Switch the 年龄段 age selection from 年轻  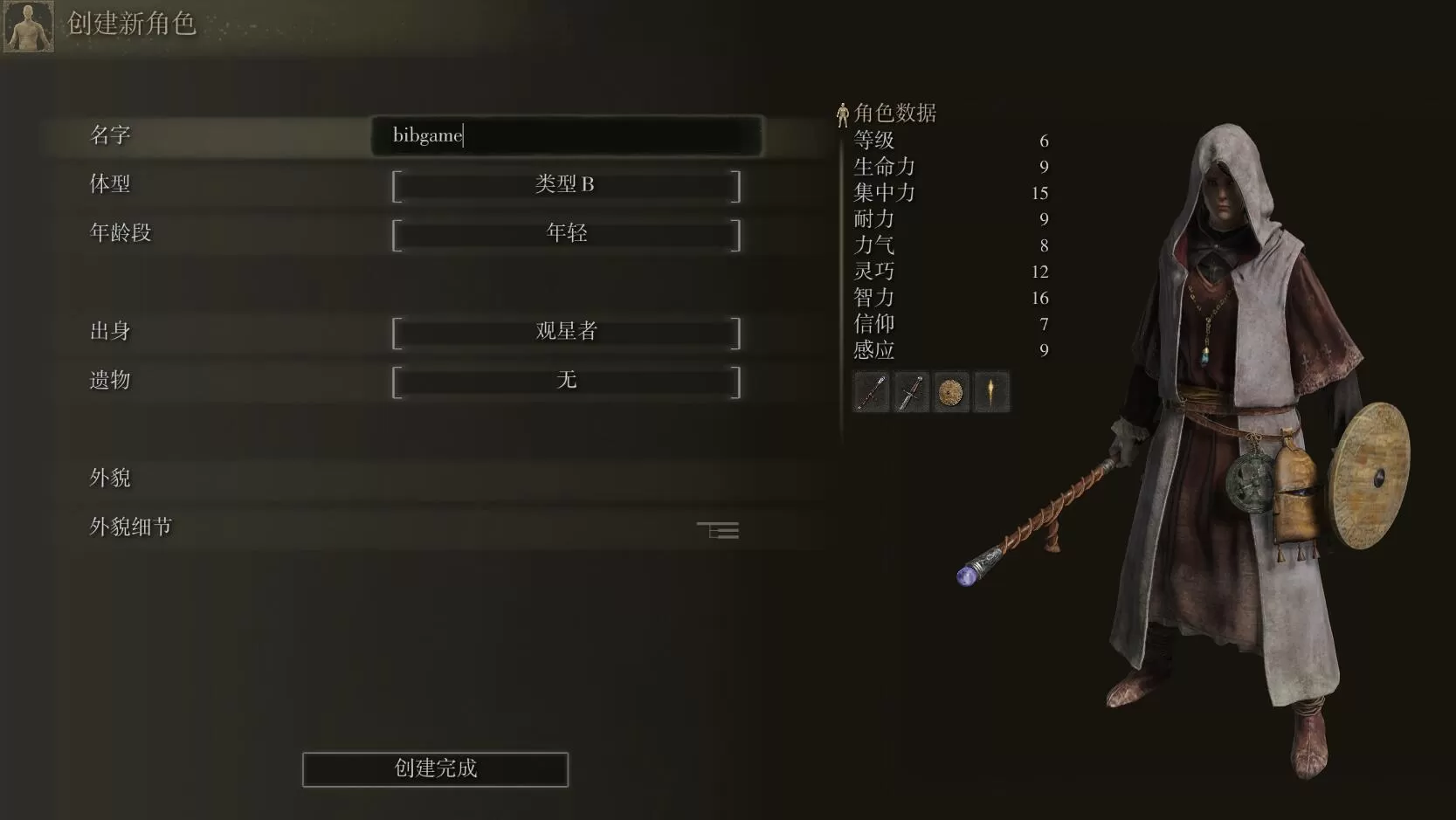pos(566,232)
